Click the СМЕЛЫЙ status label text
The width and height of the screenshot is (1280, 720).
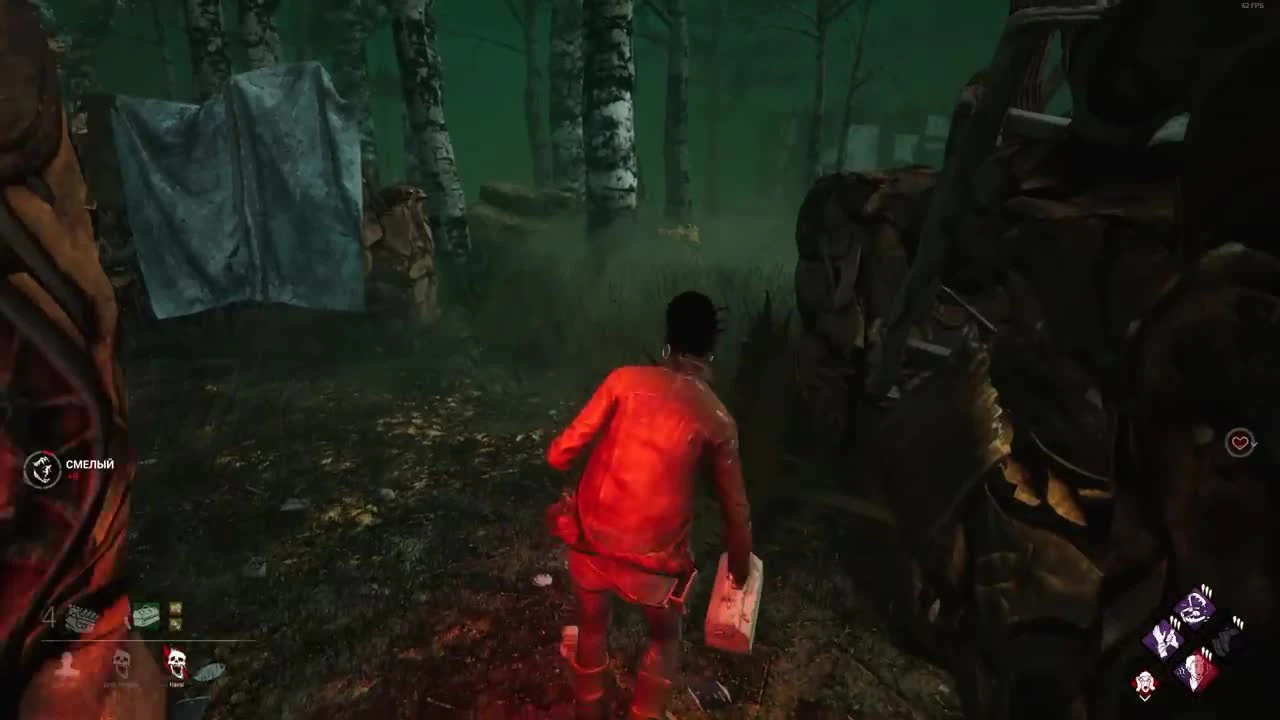click(89, 463)
